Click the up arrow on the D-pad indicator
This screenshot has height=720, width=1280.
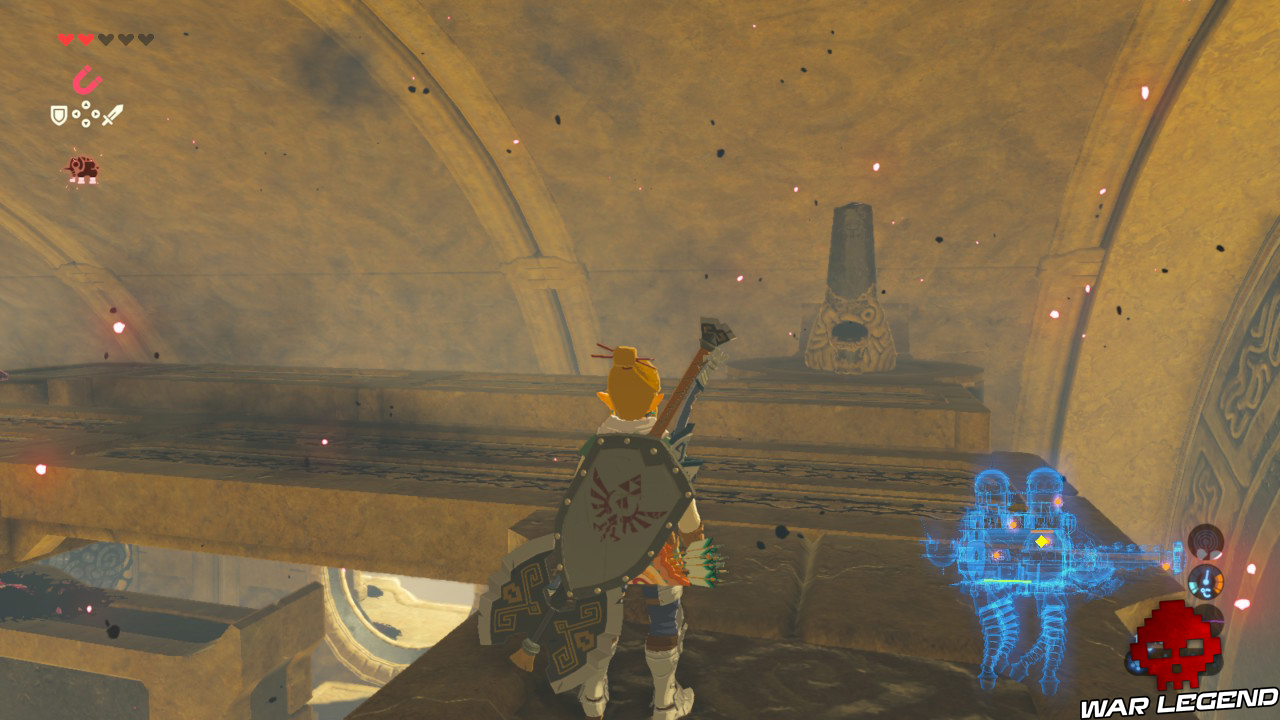coord(85,105)
